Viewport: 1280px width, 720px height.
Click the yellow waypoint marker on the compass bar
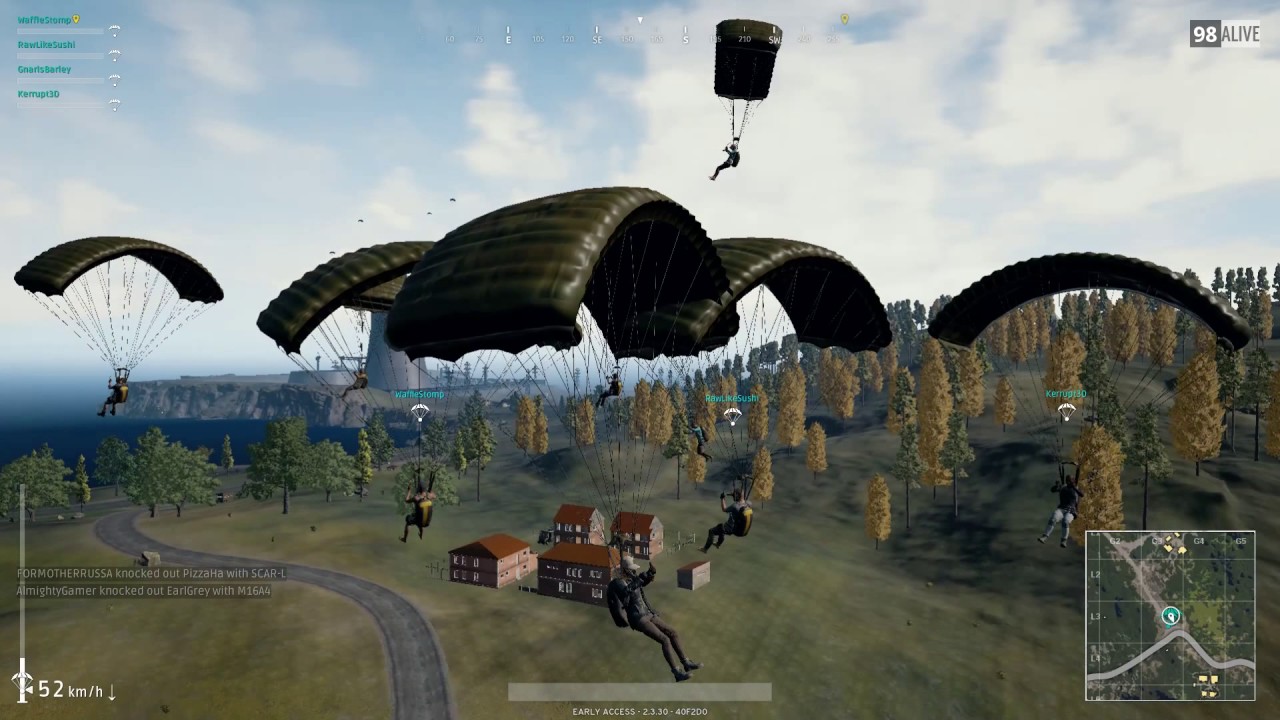click(x=842, y=18)
